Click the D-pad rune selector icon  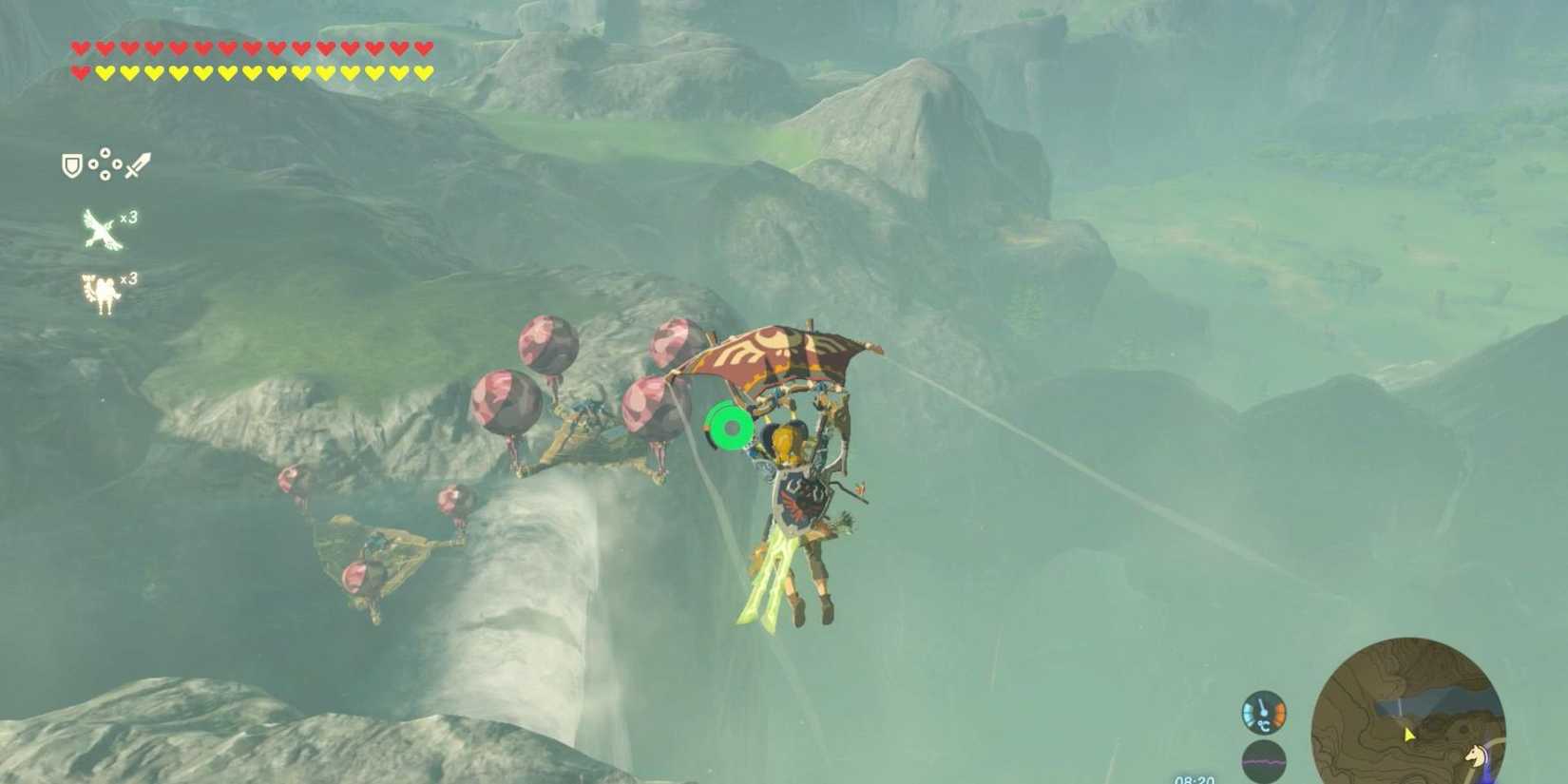[x=105, y=163]
